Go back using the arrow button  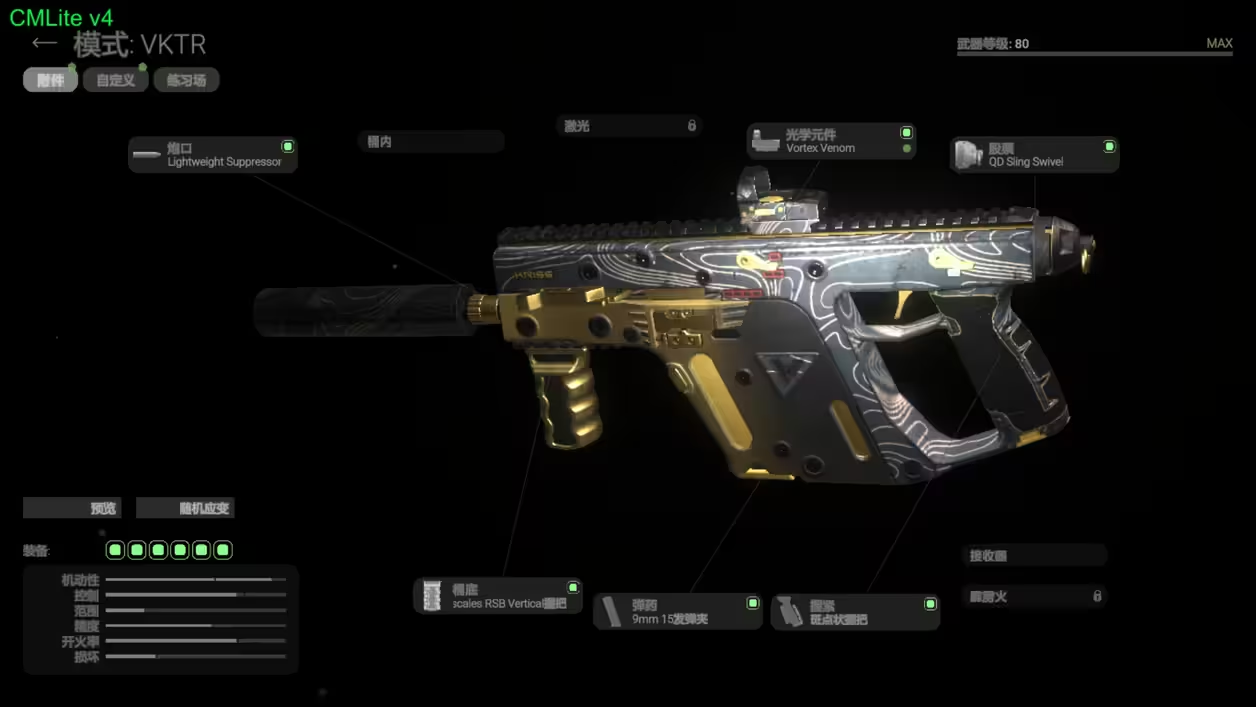[x=44, y=43]
